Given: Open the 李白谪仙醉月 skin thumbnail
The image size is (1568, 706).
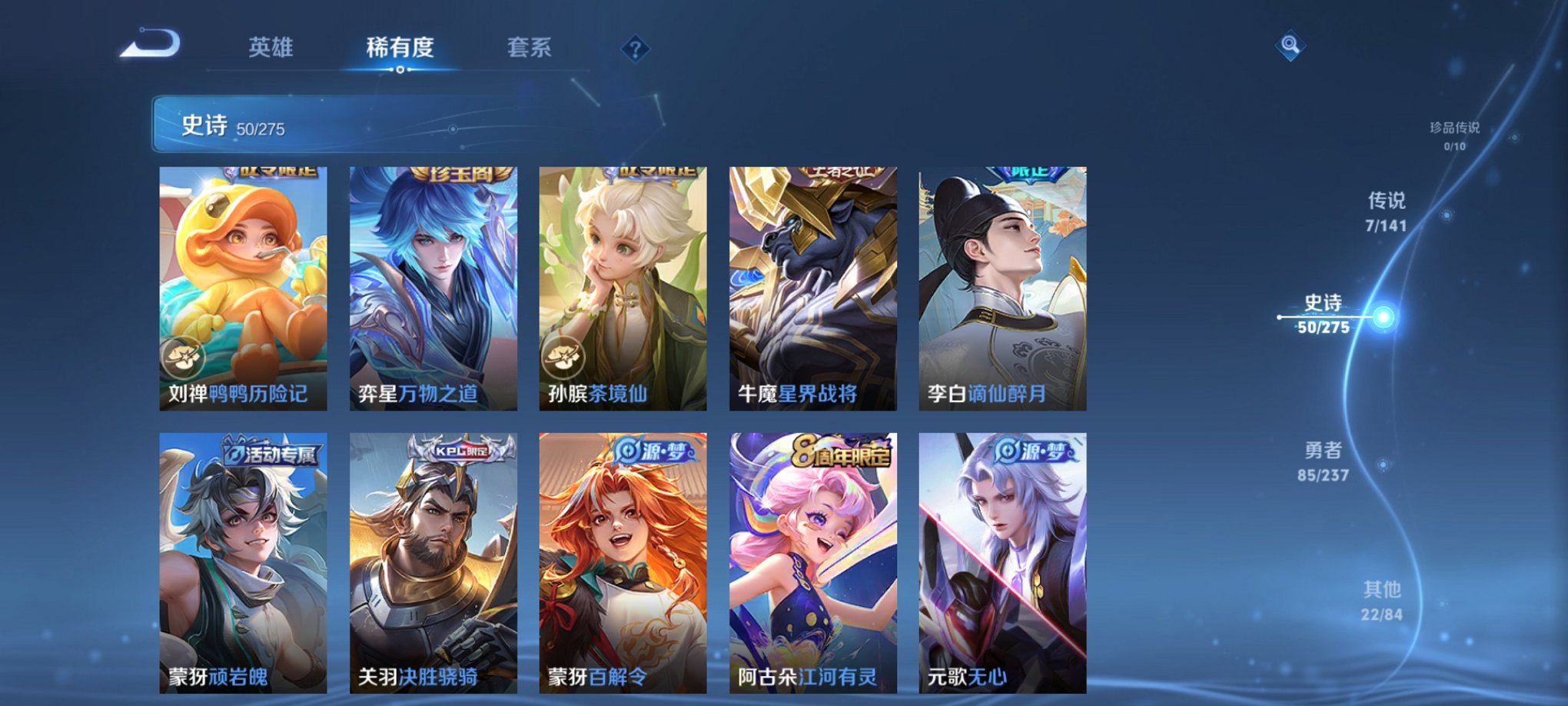Looking at the screenshot, I should (x=1001, y=285).
